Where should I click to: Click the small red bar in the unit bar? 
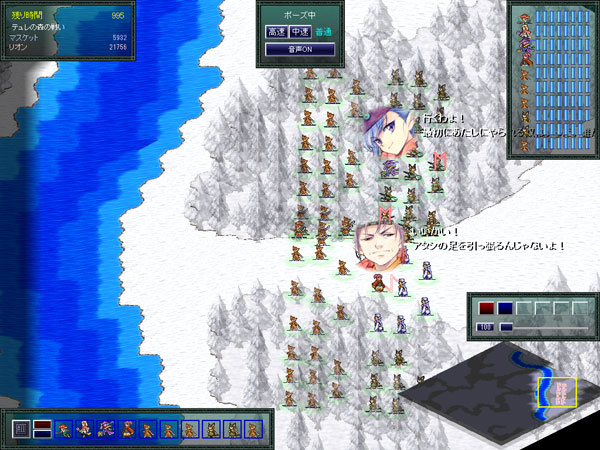pos(42,425)
